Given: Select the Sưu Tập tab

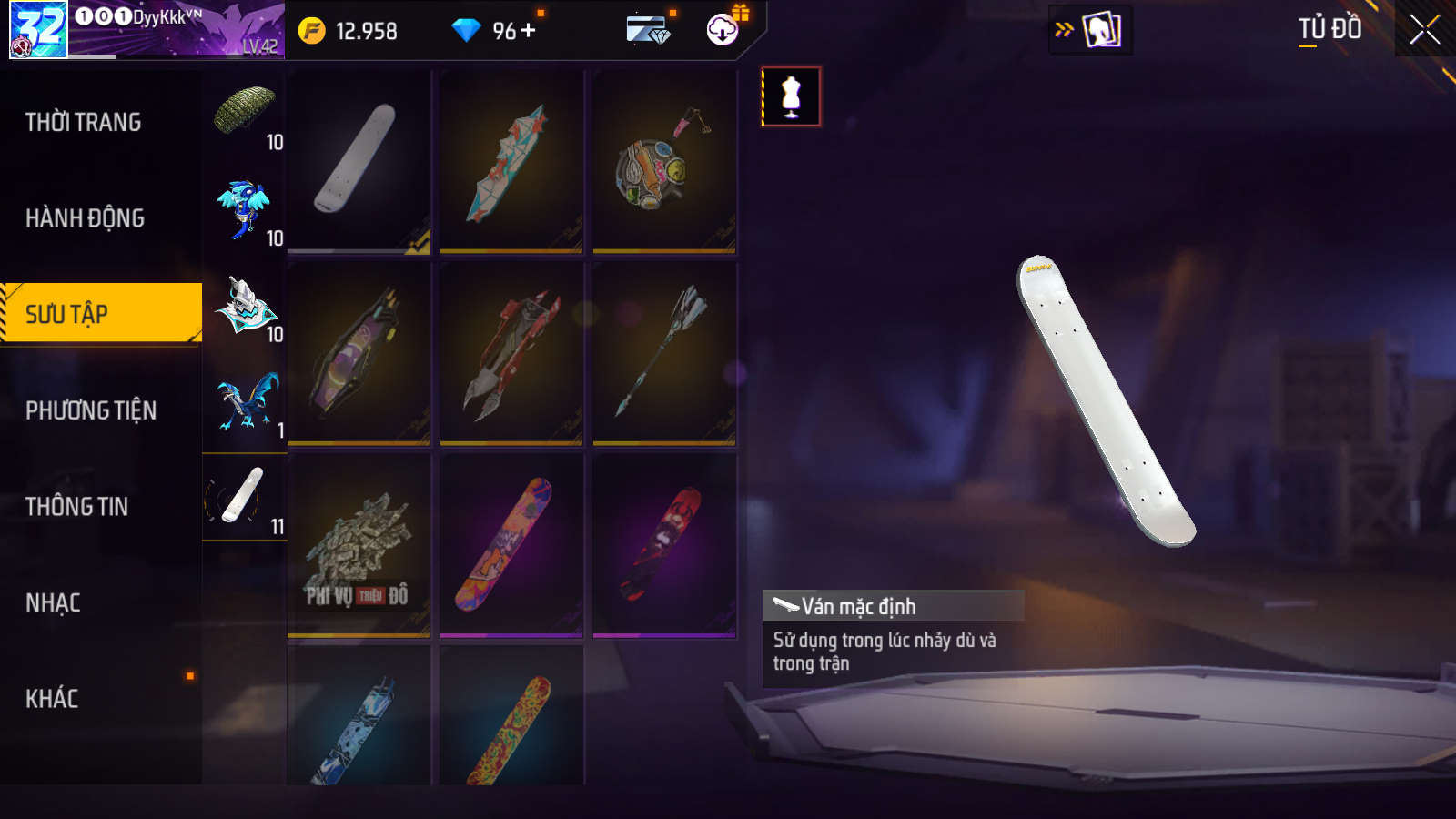Looking at the screenshot, I should coord(100,314).
